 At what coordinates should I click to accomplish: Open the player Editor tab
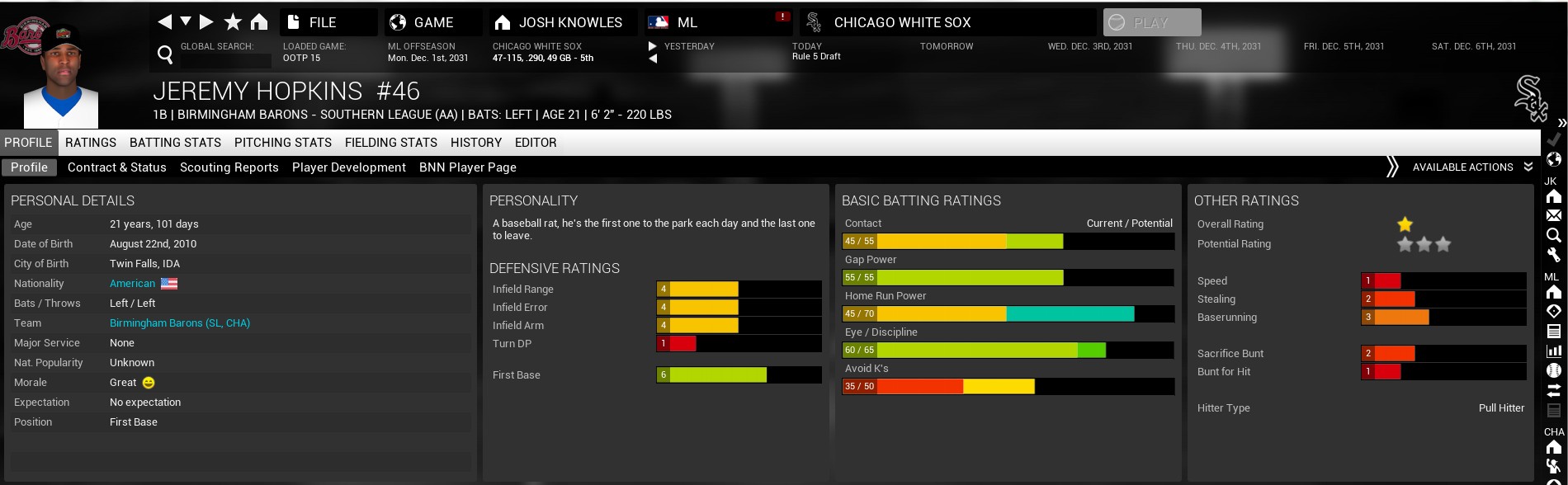point(536,143)
